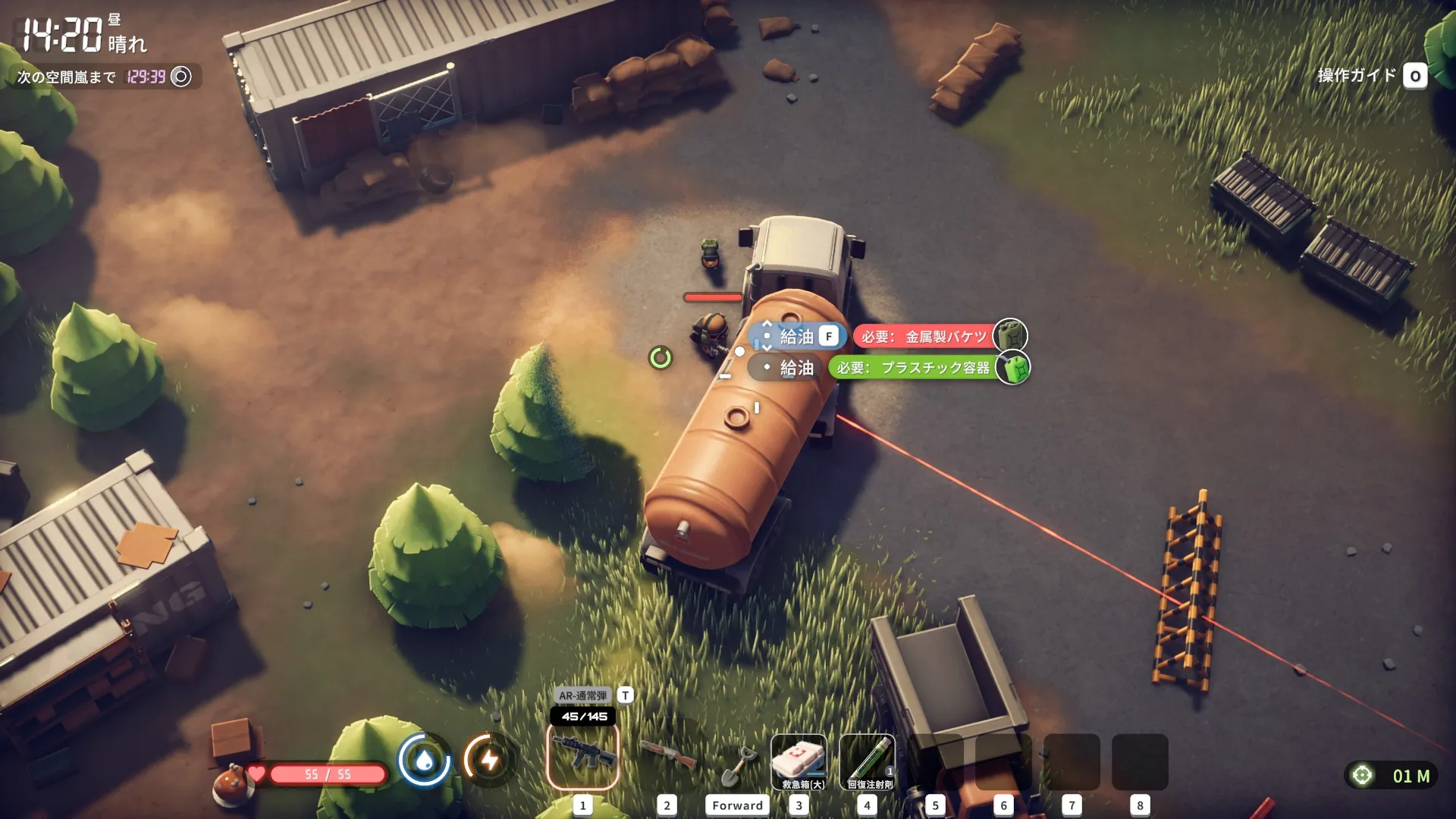
Task: Click the spatial storm countdown icon
Action: (x=181, y=77)
